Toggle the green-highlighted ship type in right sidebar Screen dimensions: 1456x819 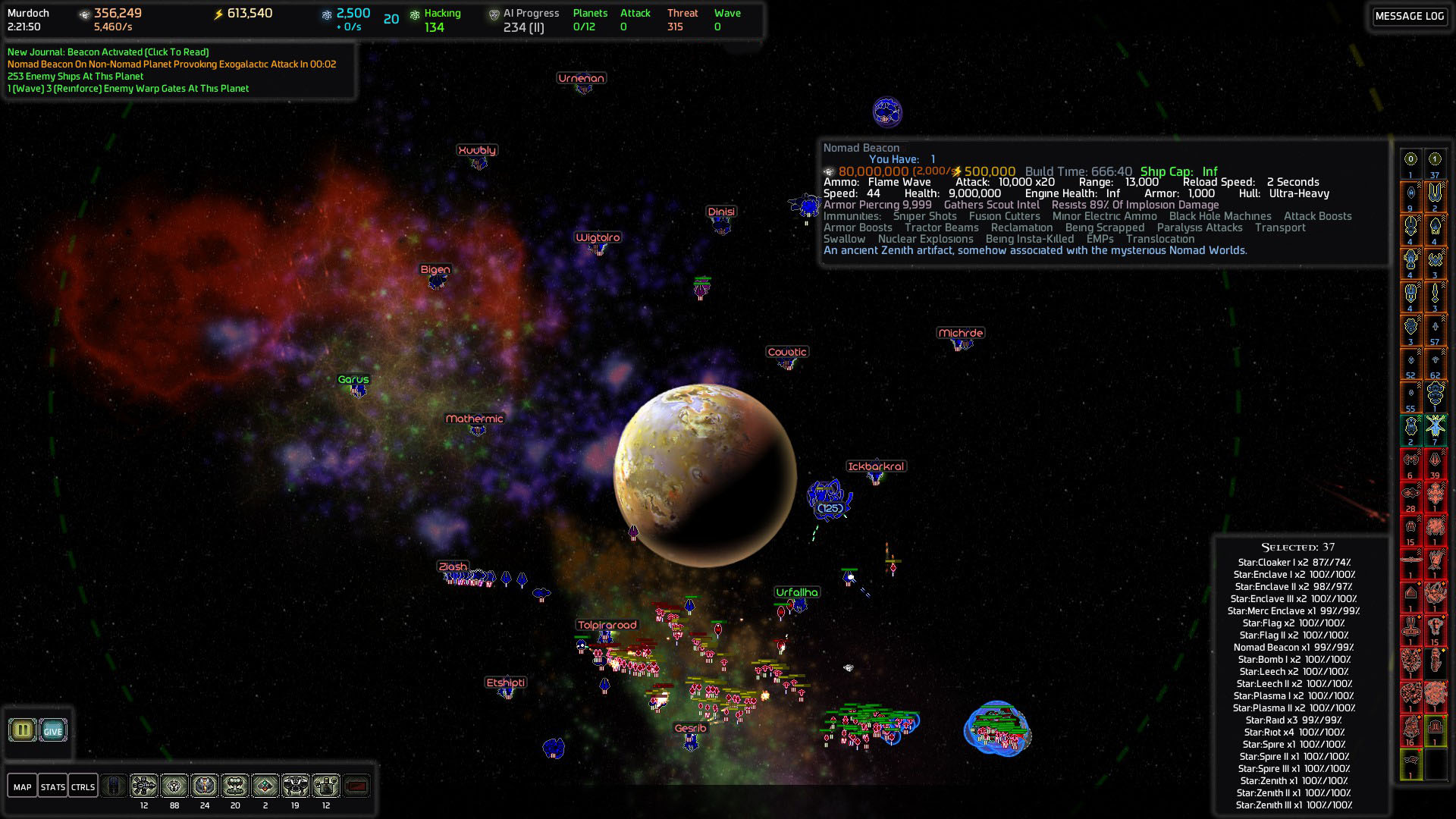coord(1410,428)
